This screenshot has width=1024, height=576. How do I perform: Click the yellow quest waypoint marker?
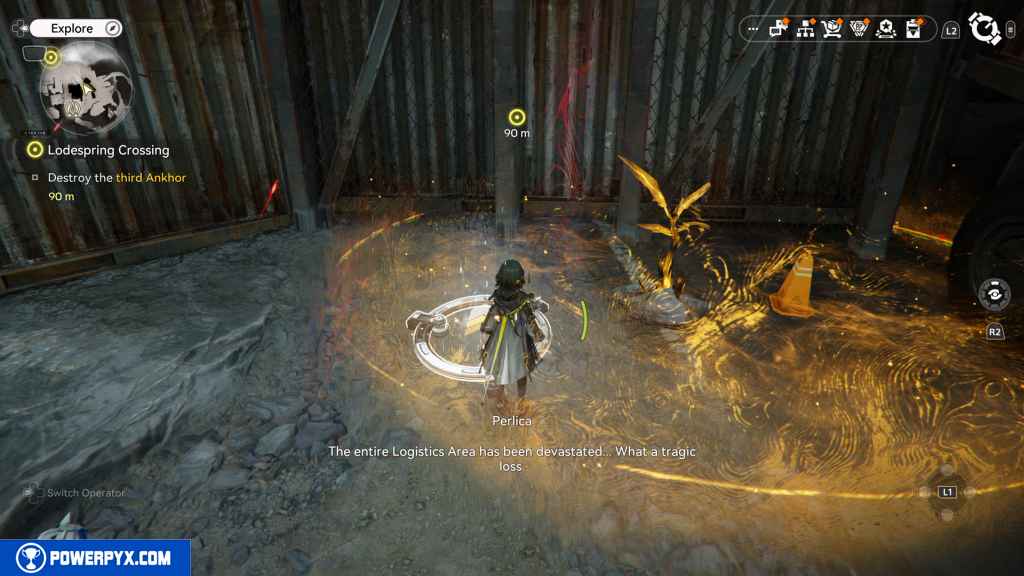[x=516, y=117]
